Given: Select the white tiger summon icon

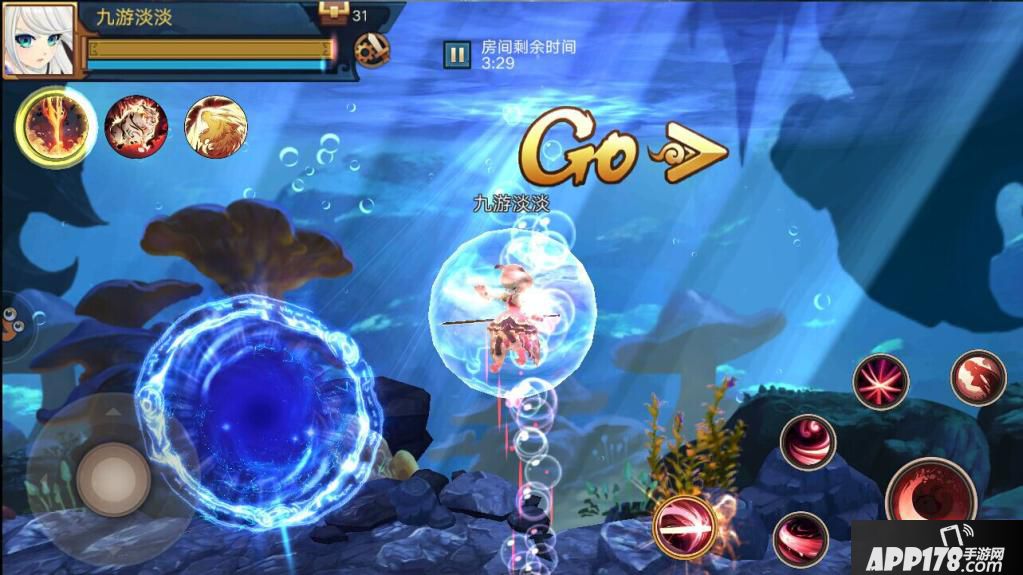Looking at the screenshot, I should (x=136, y=127).
